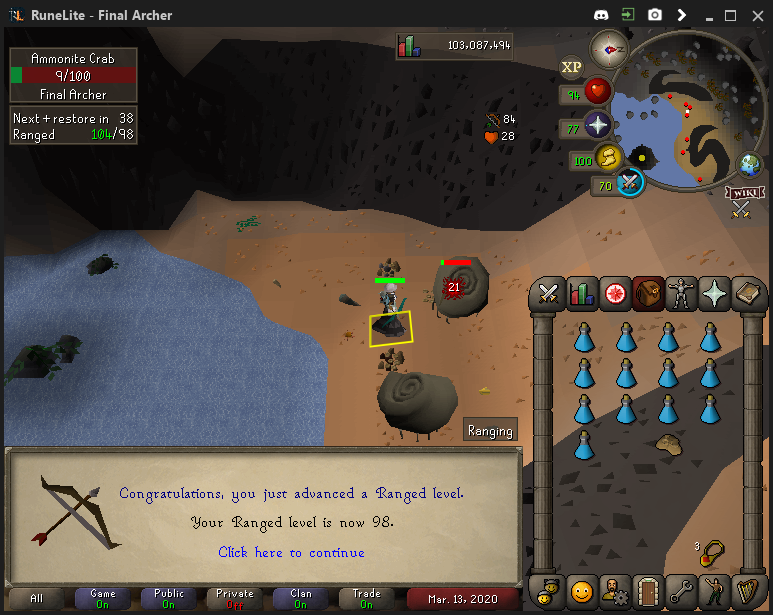Switch chat filter to Game
The height and width of the screenshot is (615, 773).
coord(102,598)
